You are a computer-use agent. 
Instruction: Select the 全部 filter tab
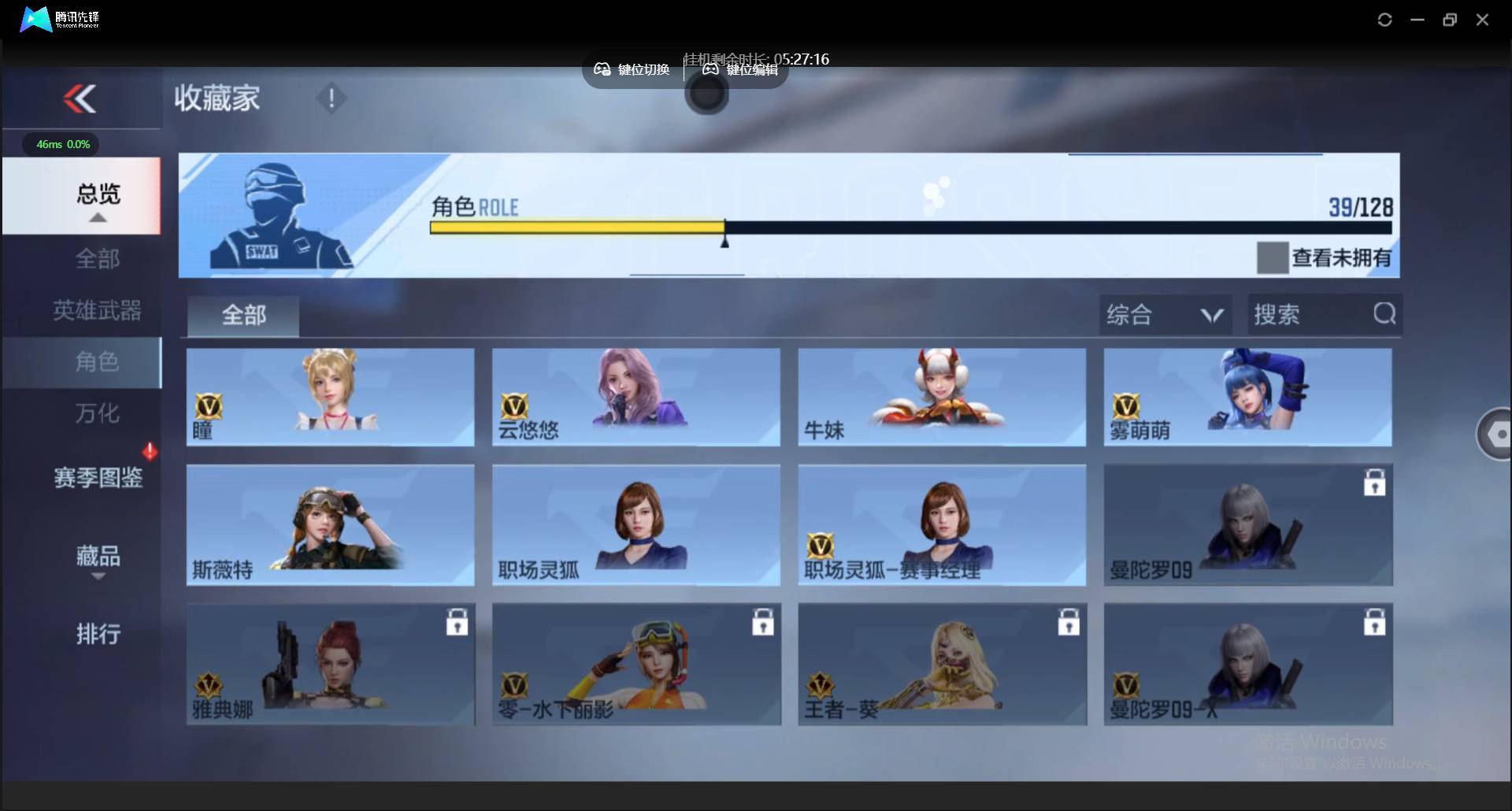coord(243,314)
